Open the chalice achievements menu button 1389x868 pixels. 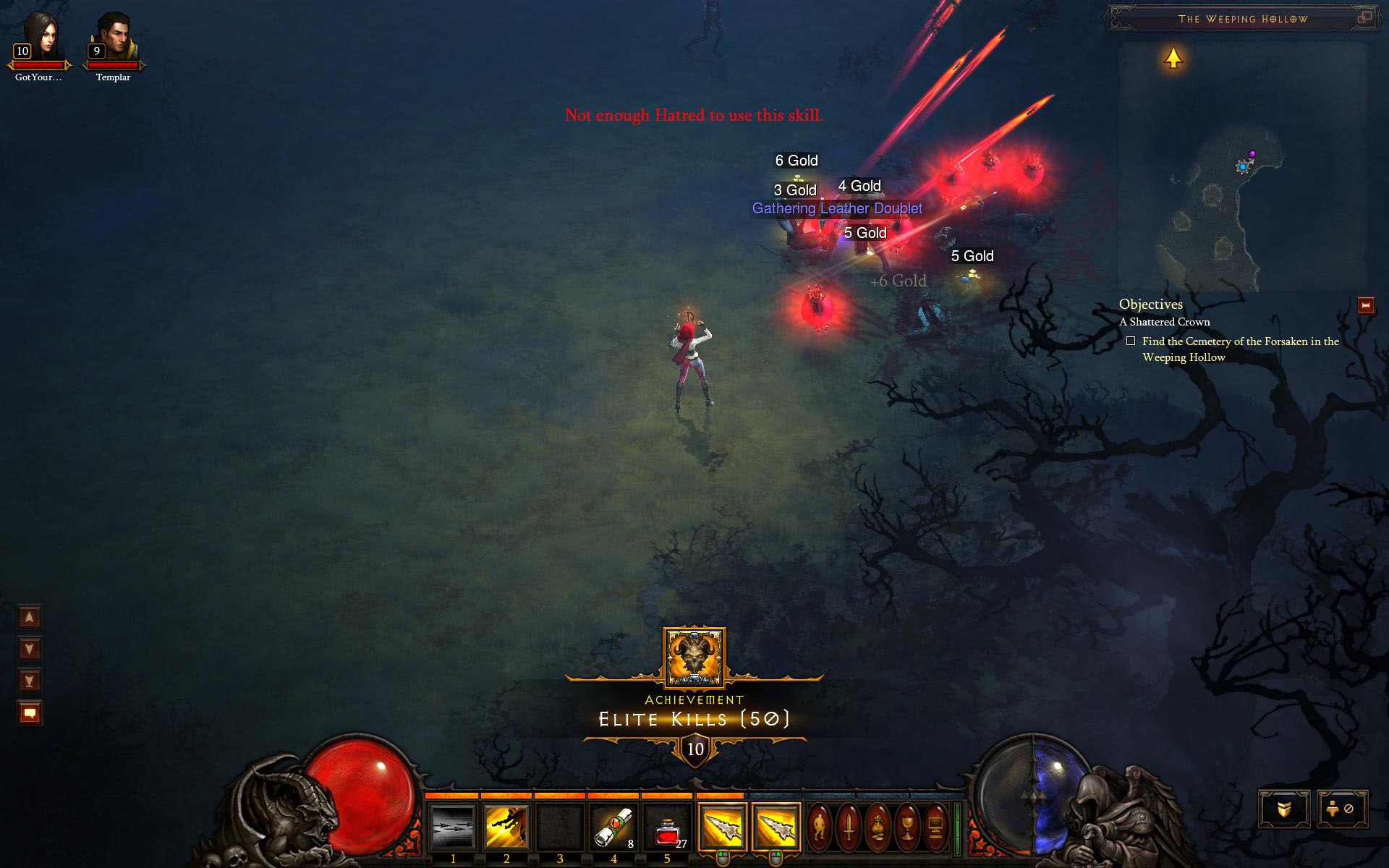pos(906,826)
